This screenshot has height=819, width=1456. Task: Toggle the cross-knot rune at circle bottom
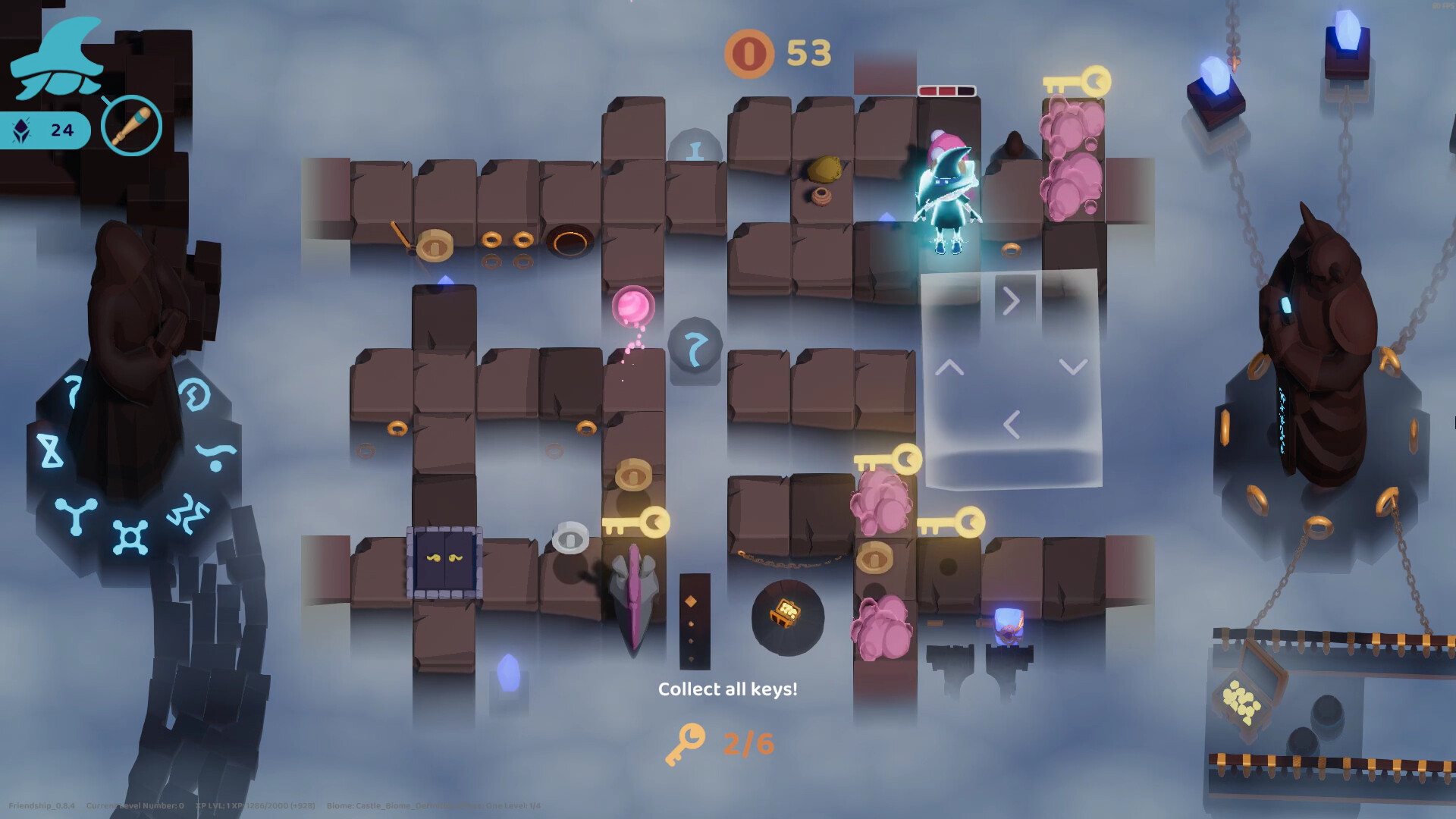pyautogui.click(x=130, y=536)
